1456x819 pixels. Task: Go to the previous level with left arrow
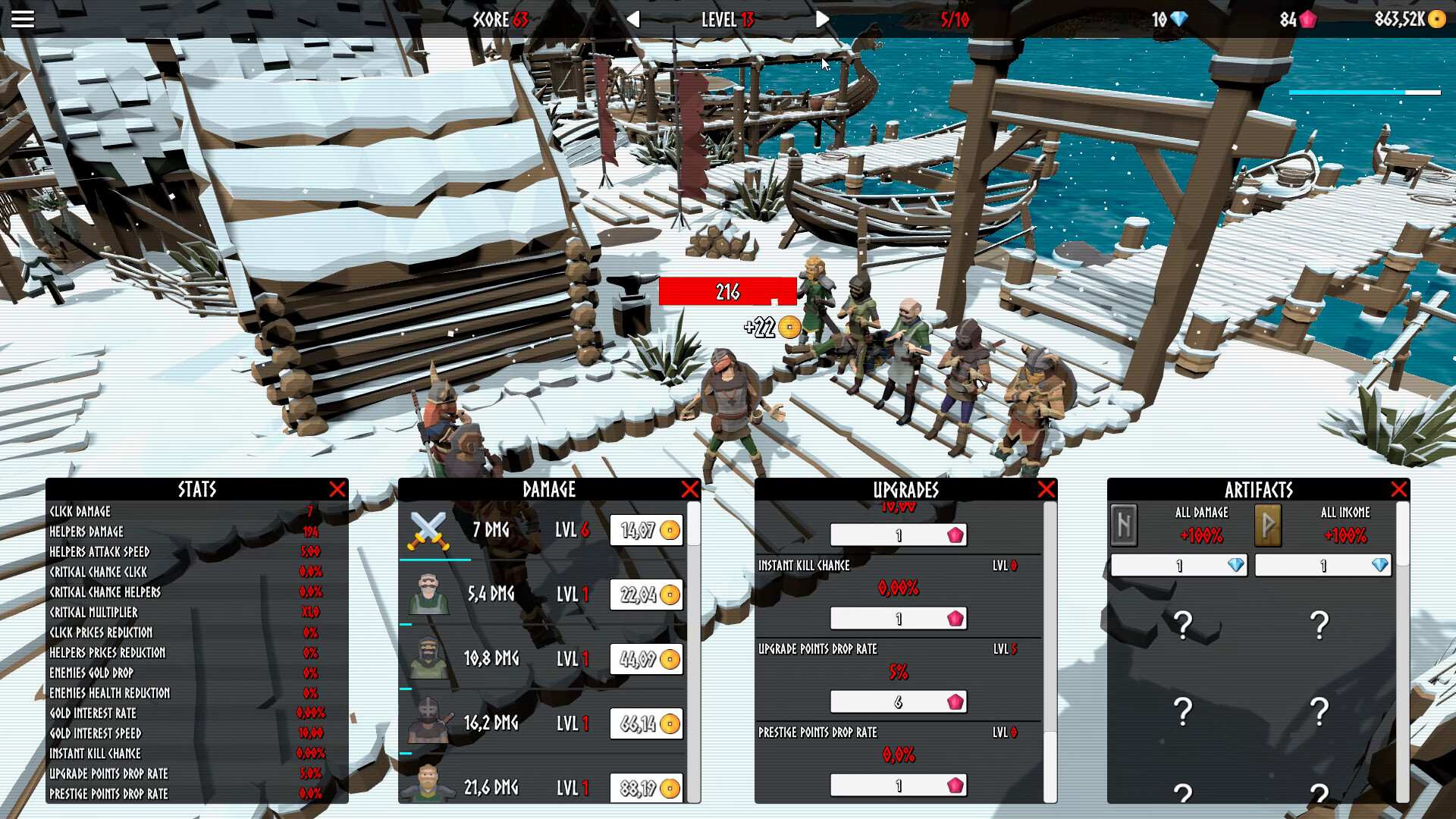pyautogui.click(x=634, y=20)
